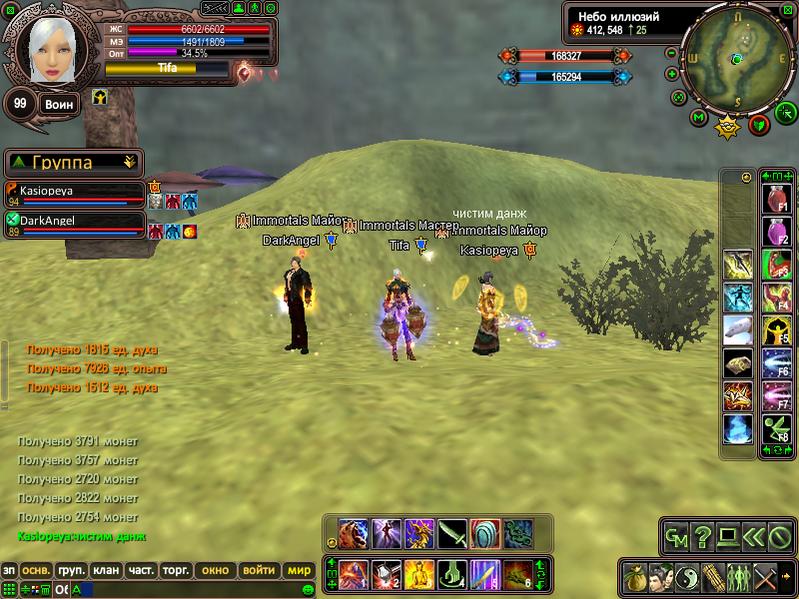The image size is (799, 599).
Task: Click the question mark help button
Action: 702,538
